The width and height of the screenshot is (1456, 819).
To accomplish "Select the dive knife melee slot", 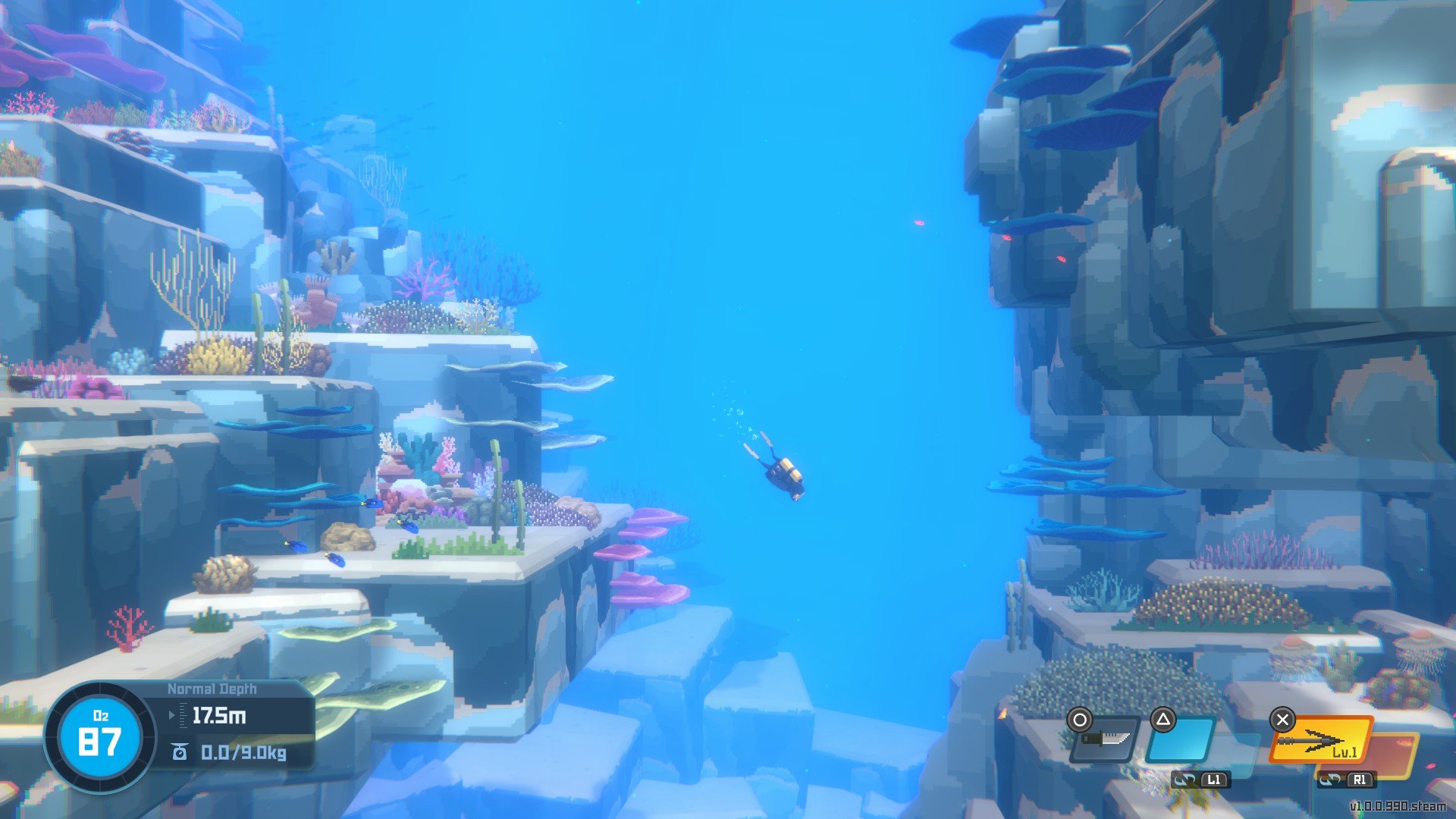I will point(1106,739).
